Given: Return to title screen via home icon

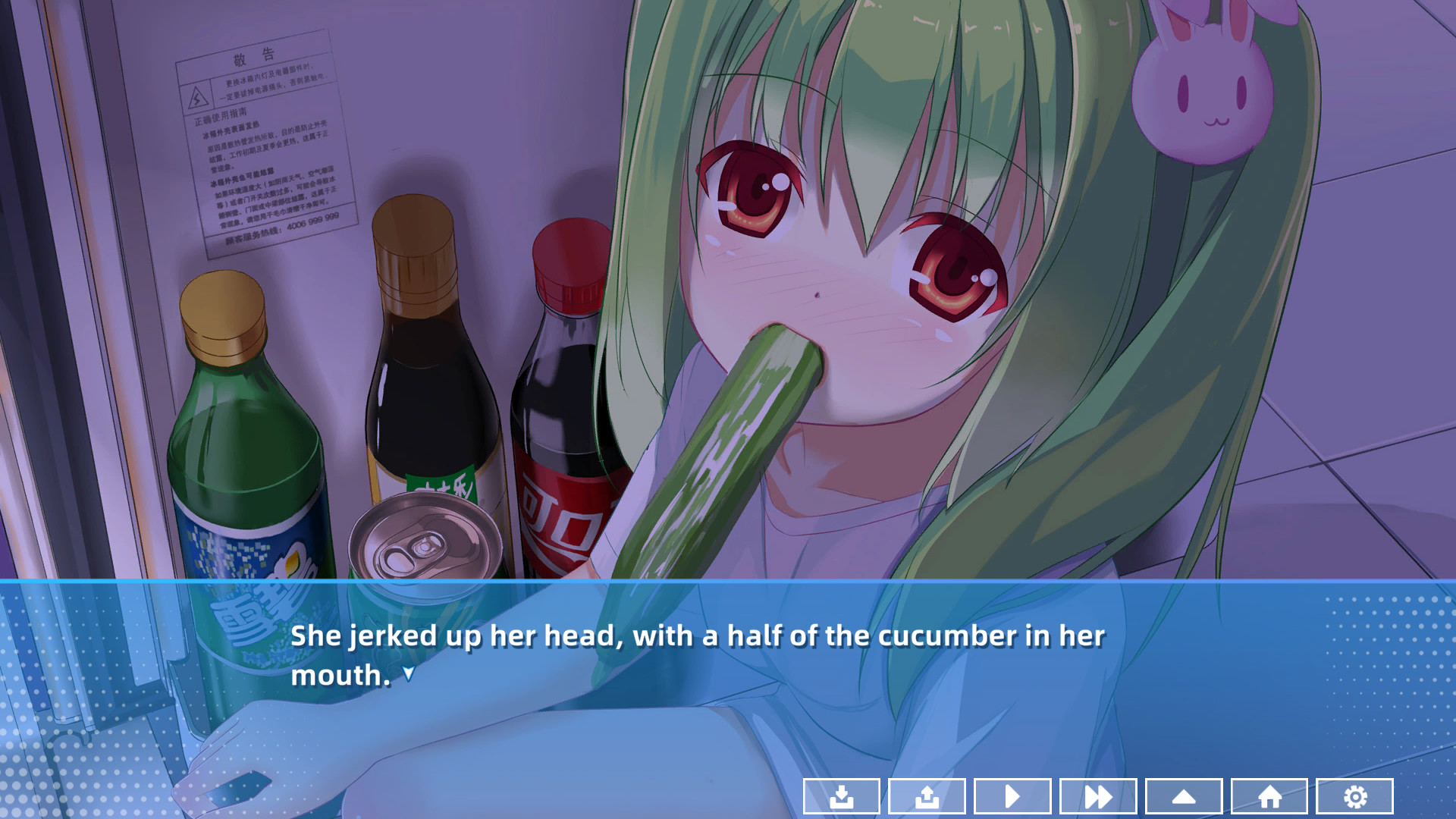Looking at the screenshot, I should coord(1269,796).
